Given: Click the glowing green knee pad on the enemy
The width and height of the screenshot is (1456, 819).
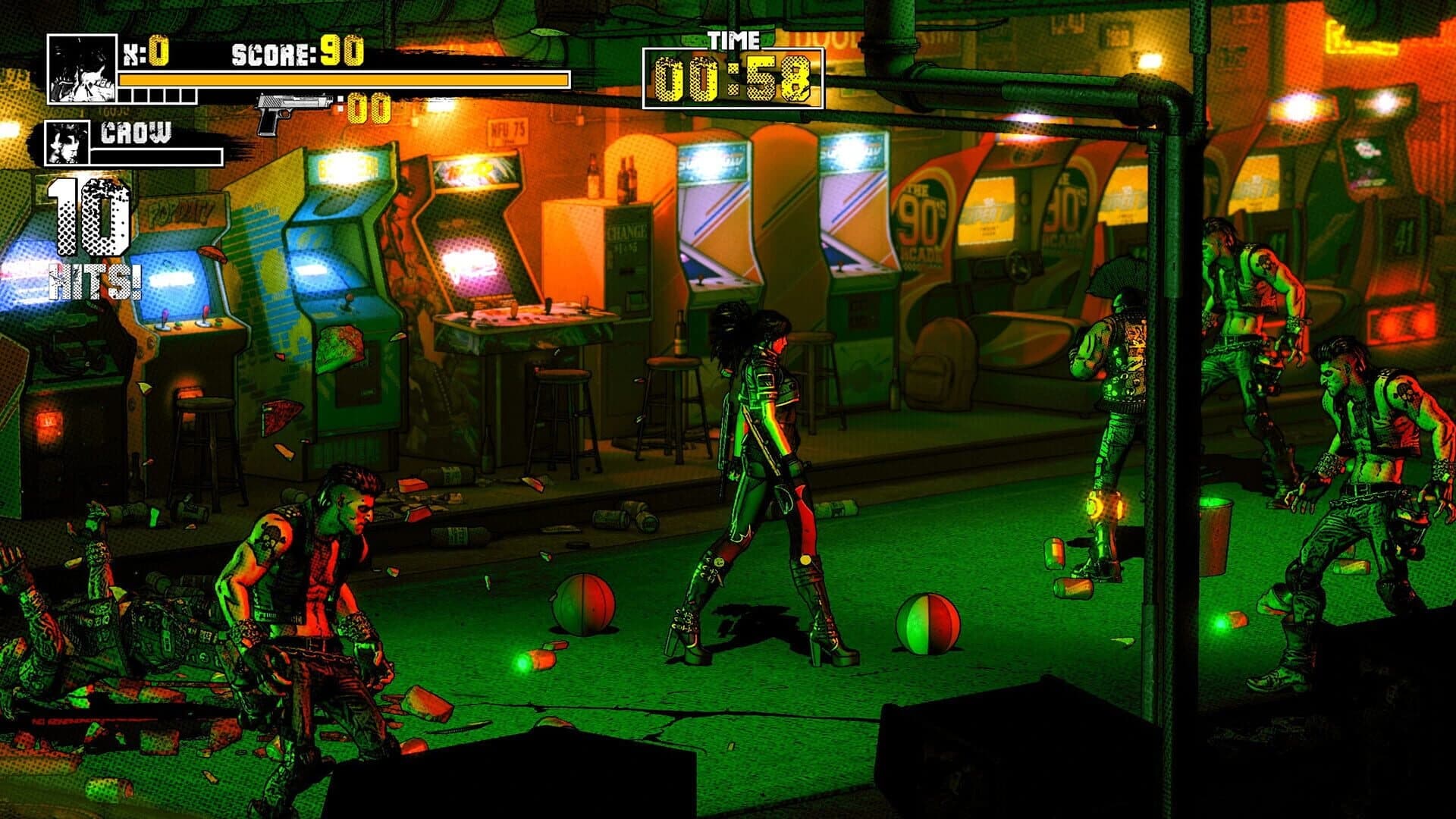Looking at the screenshot, I should point(1103,506).
